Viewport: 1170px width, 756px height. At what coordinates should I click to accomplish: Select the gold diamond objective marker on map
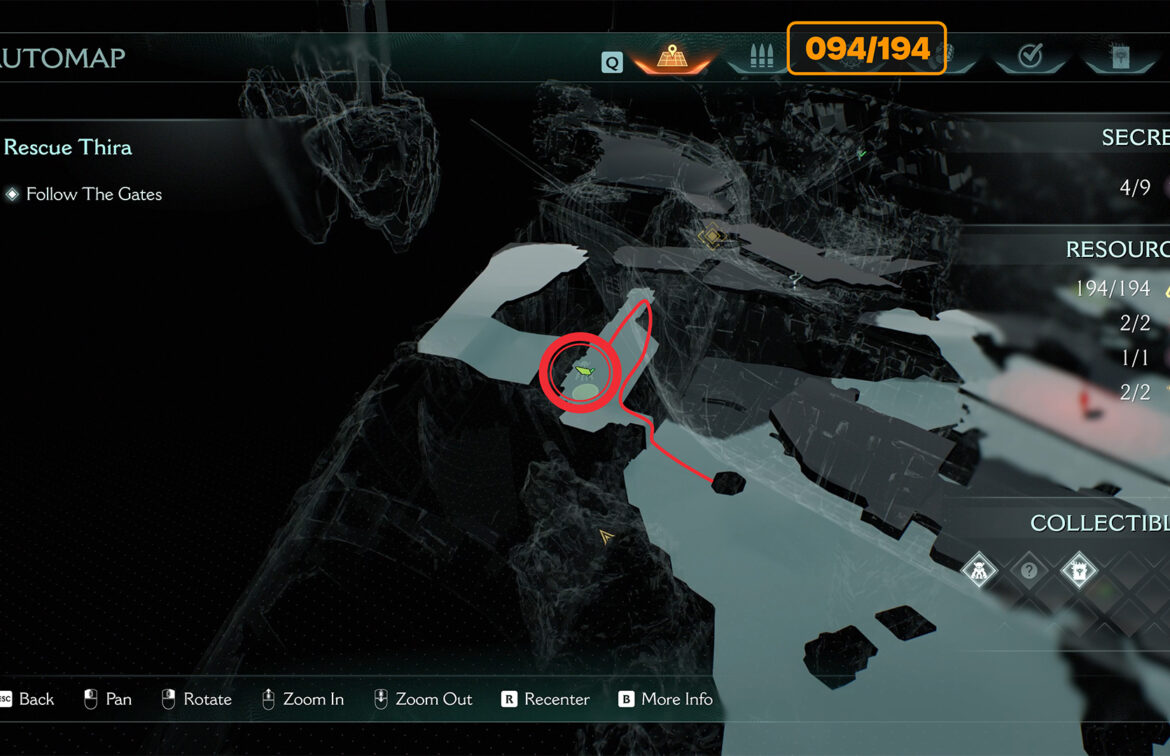pos(710,238)
